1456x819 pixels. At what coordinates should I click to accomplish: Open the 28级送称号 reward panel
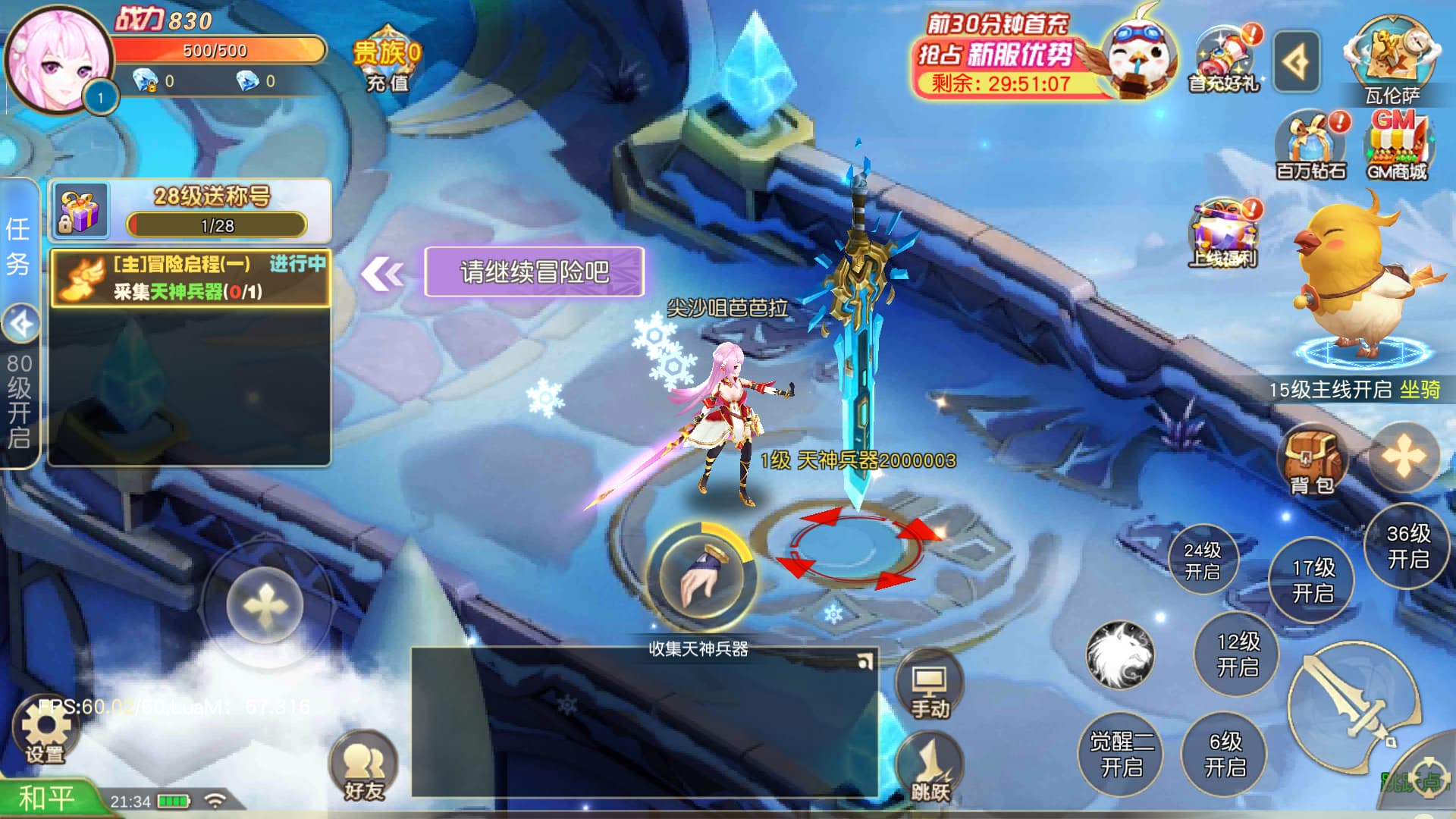(x=190, y=210)
